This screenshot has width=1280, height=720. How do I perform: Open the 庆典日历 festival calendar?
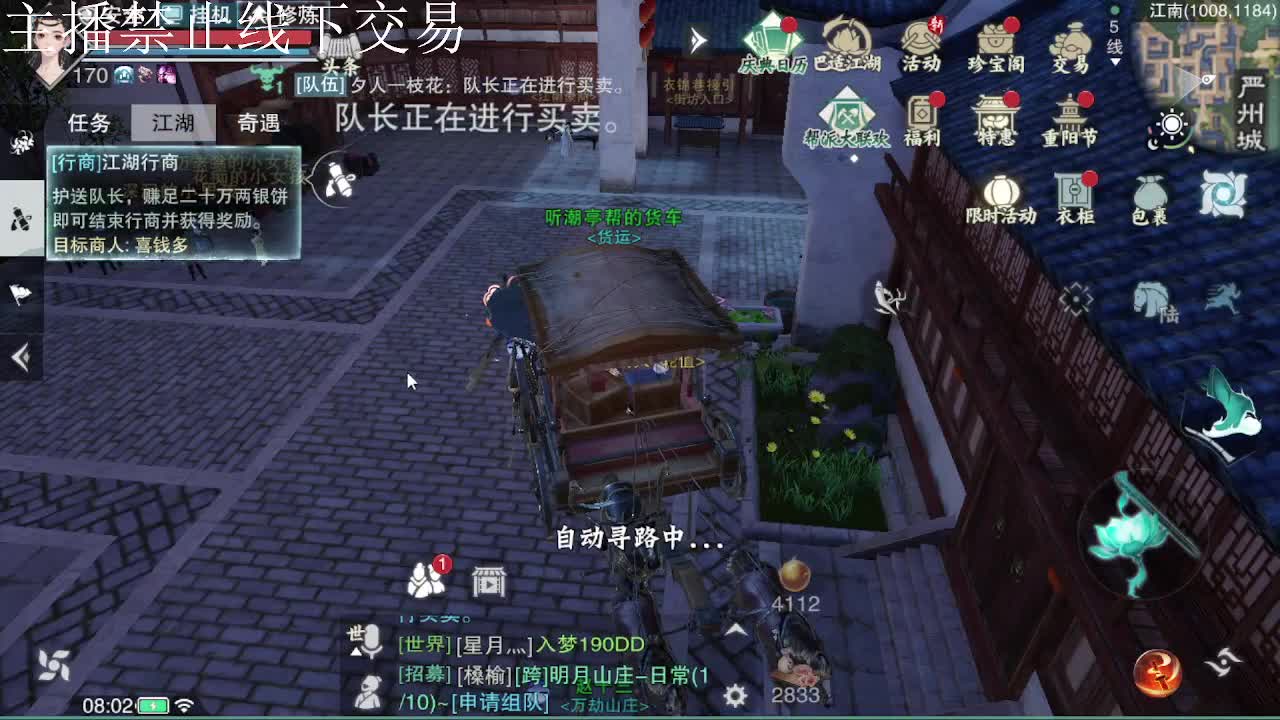tap(770, 40)
